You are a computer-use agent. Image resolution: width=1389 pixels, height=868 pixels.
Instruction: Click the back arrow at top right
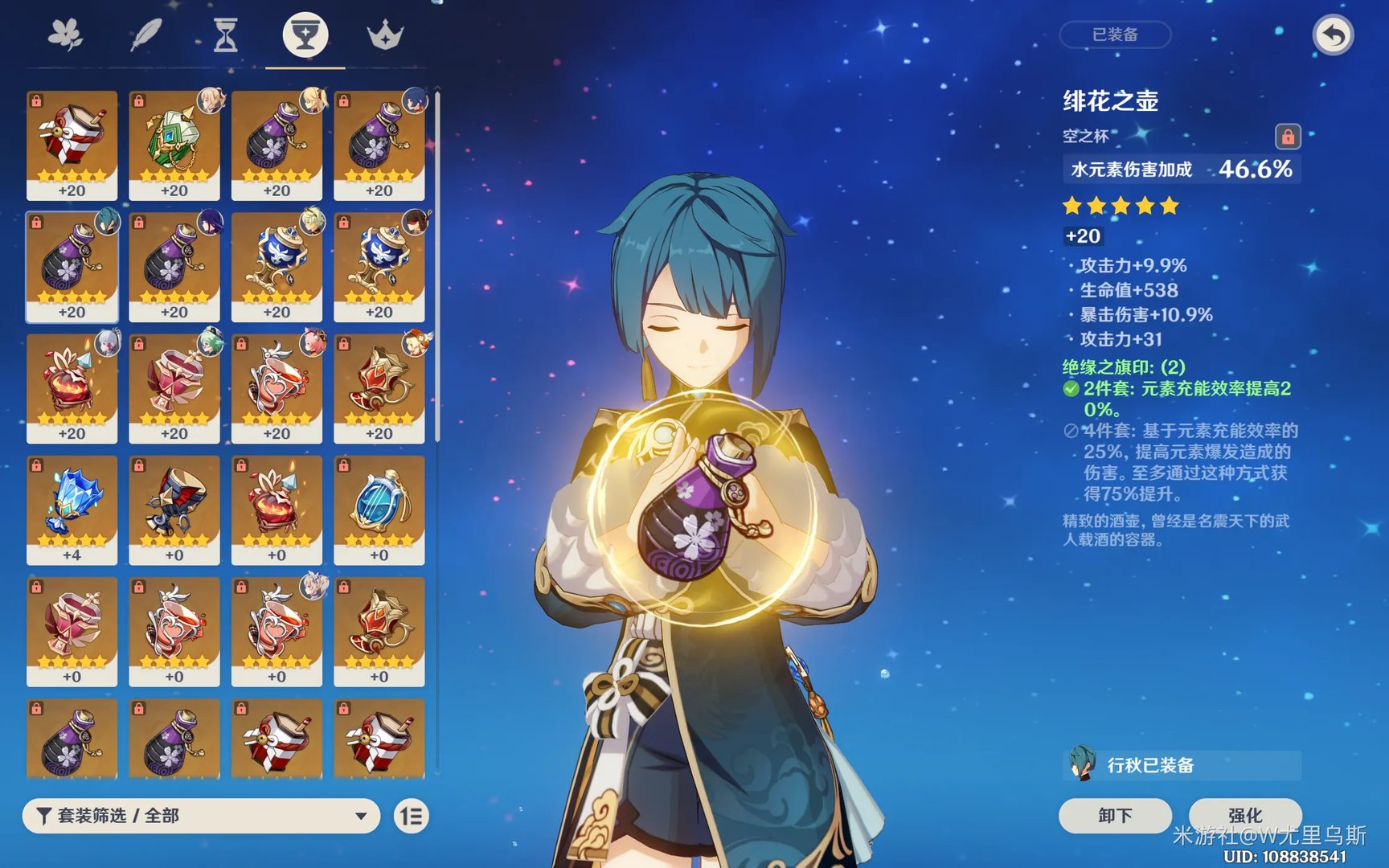[1333, 35]
